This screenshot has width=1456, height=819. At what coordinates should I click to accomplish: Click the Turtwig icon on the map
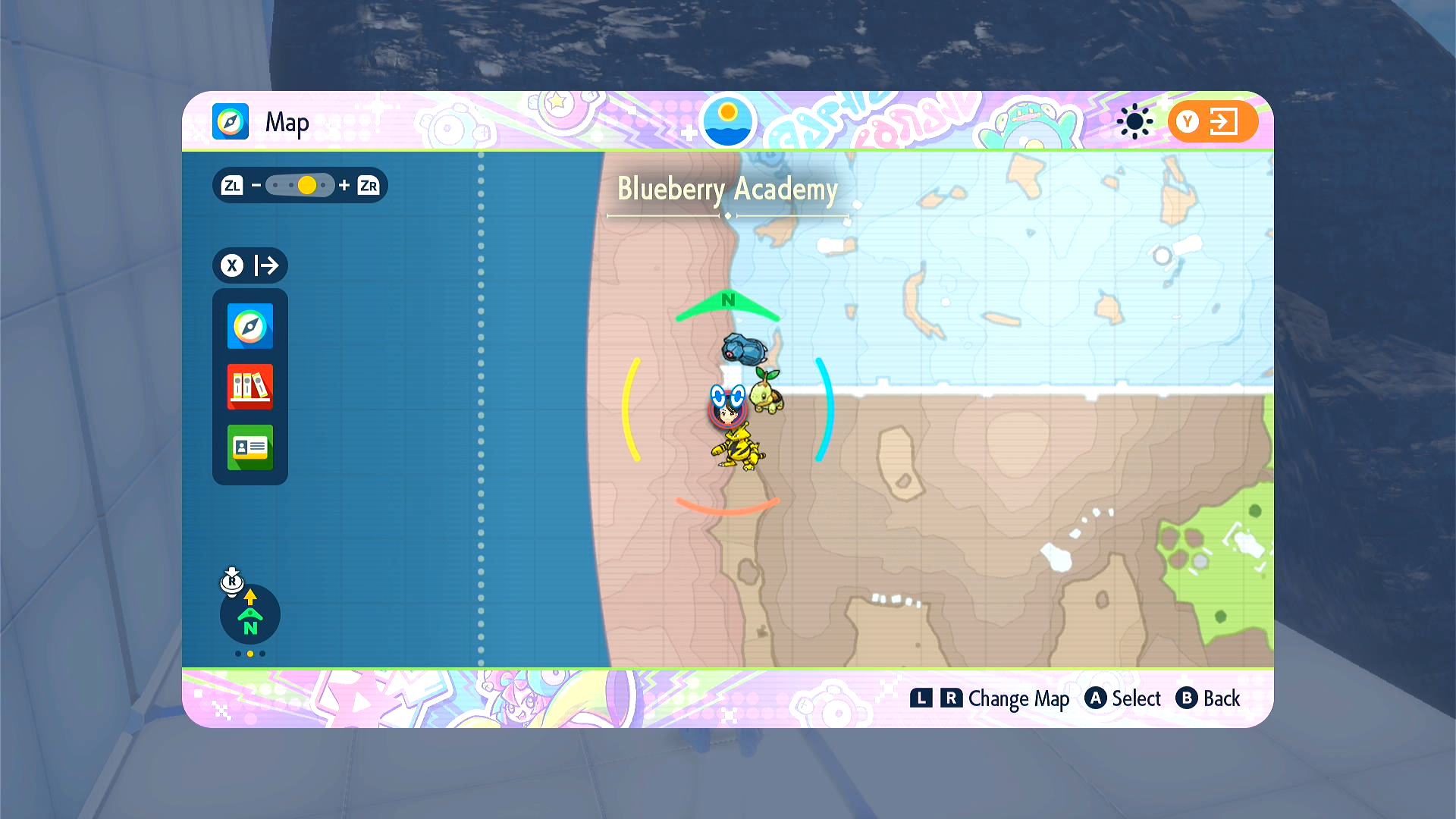(767, 392)
